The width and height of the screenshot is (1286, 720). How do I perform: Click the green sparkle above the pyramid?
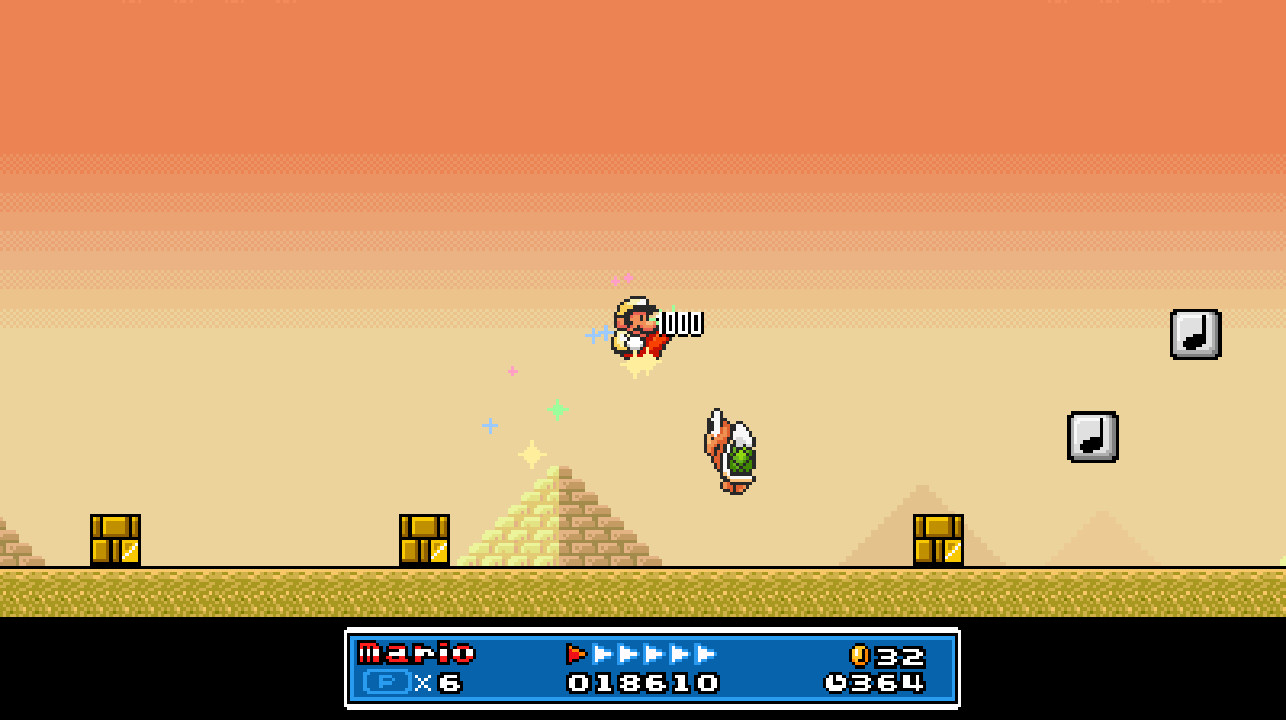[x=557, y=408]
